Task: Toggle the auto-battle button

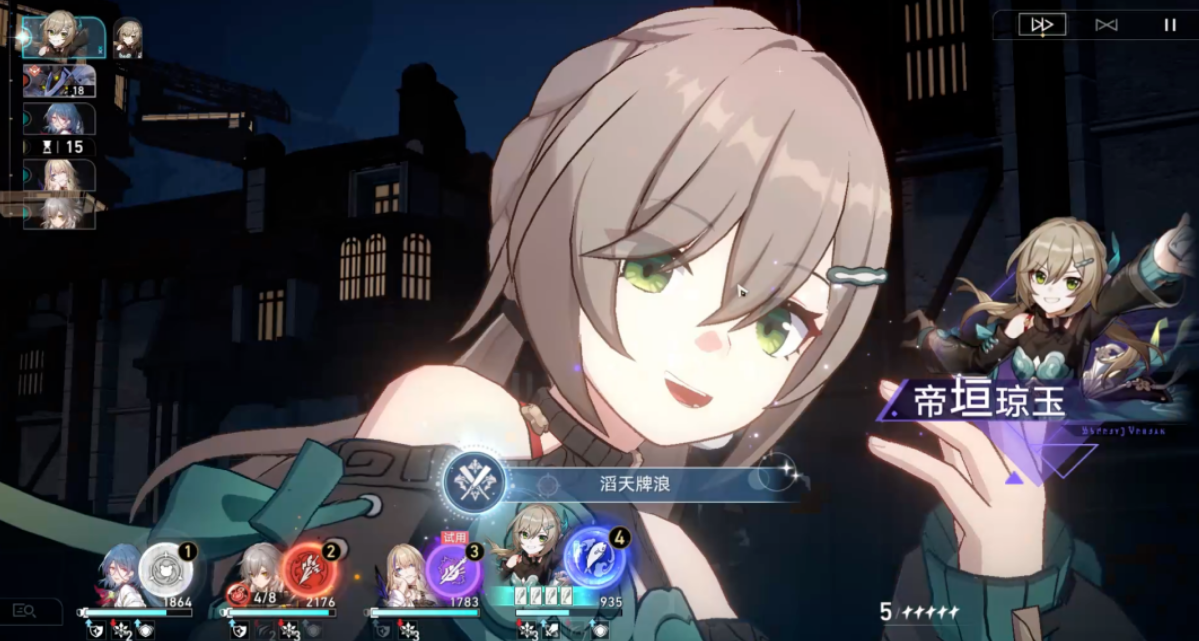Action: coord(1106,25)
